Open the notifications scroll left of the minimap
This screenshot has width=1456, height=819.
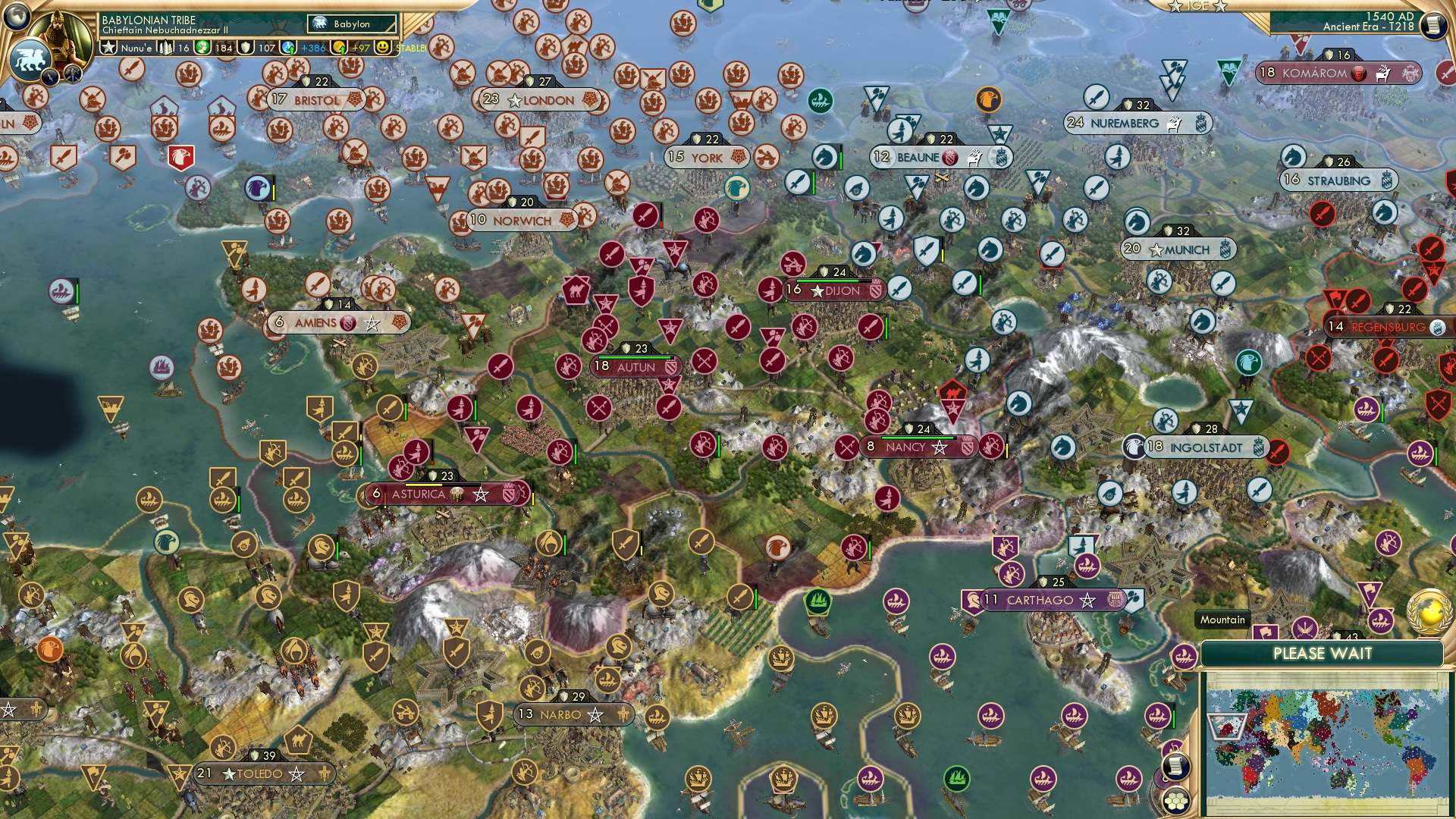(1176, 766)
